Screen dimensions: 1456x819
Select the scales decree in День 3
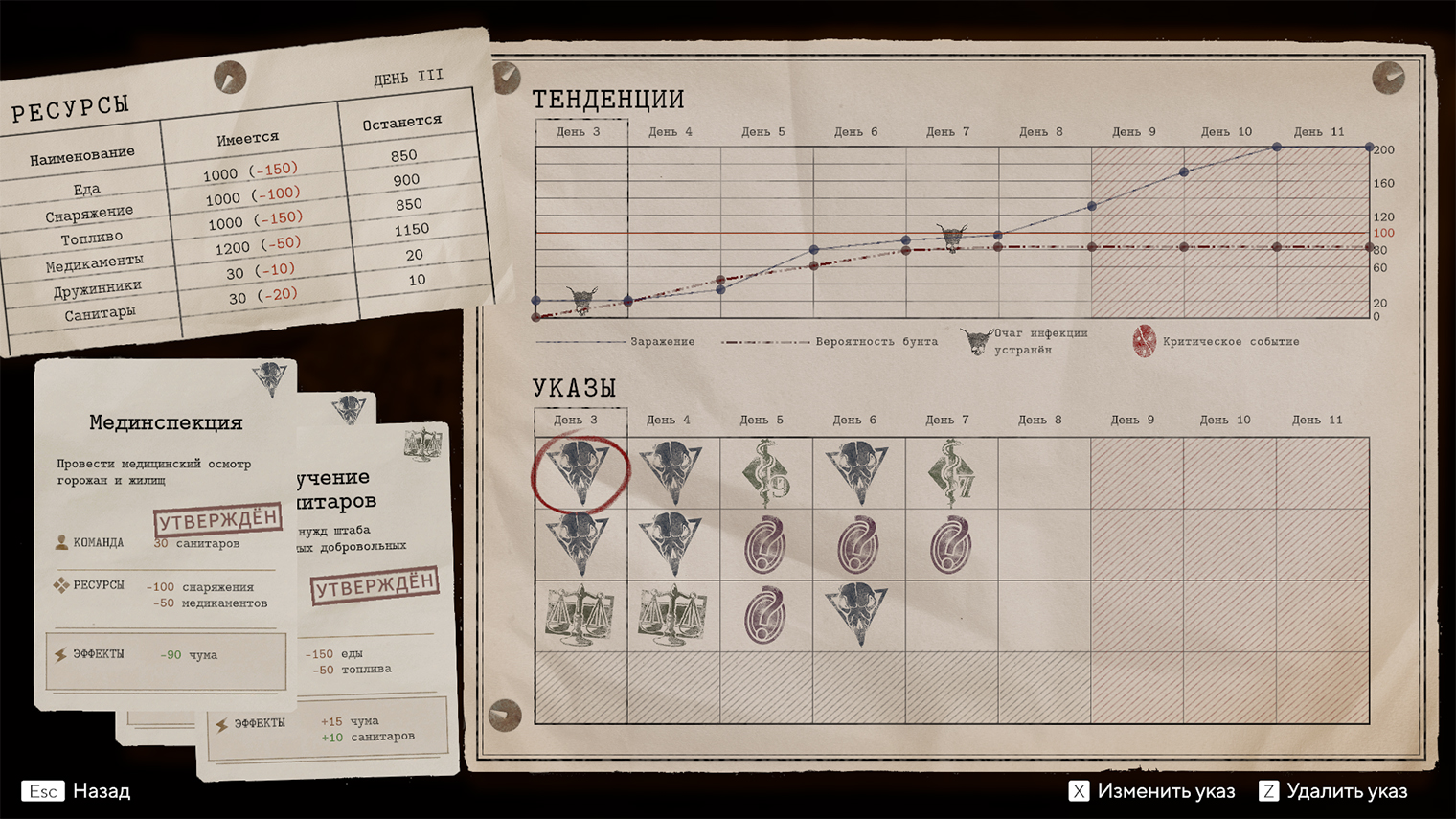580,616
